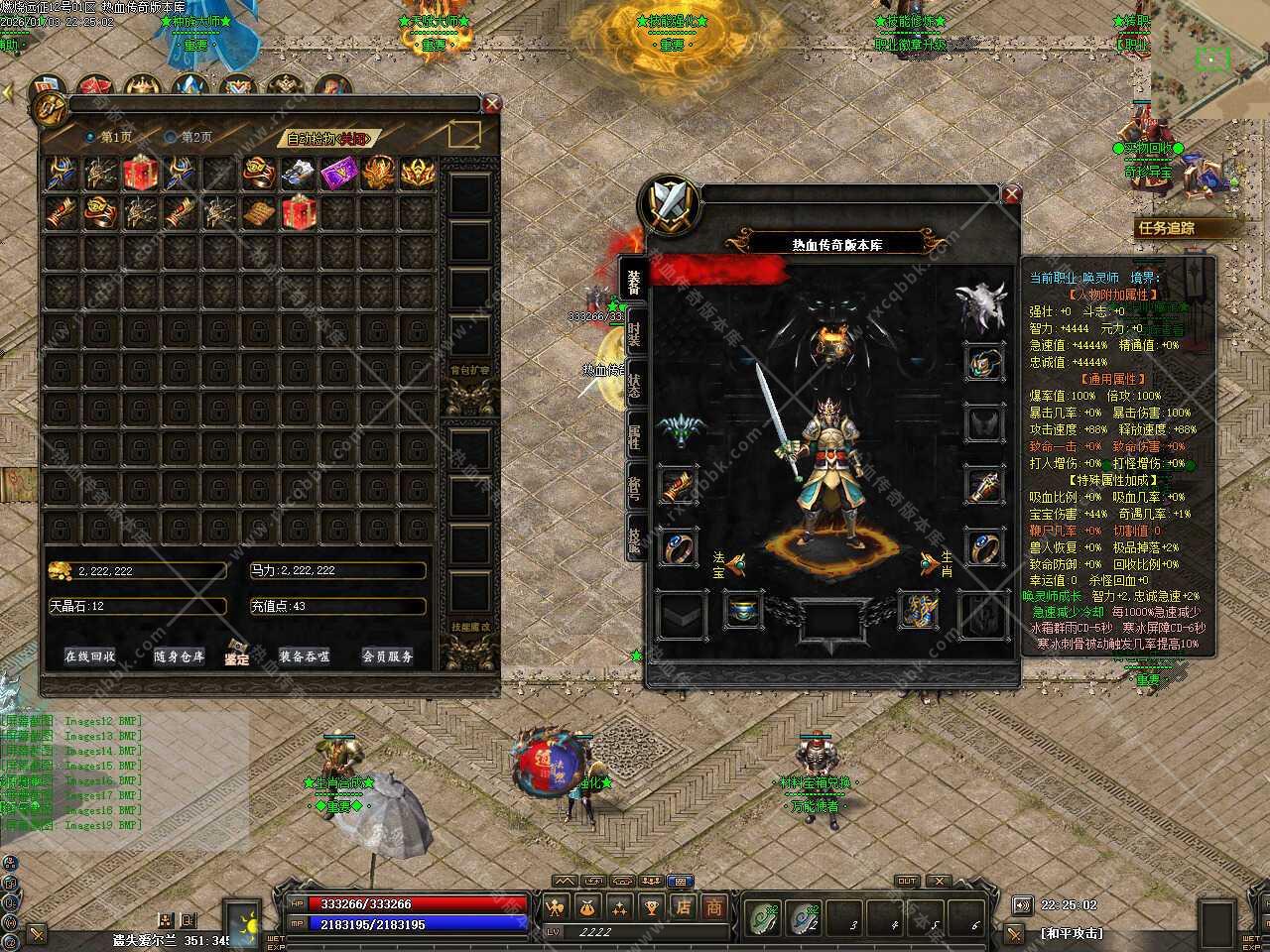Select the purple card item in the bag

(x=337, y=174)
